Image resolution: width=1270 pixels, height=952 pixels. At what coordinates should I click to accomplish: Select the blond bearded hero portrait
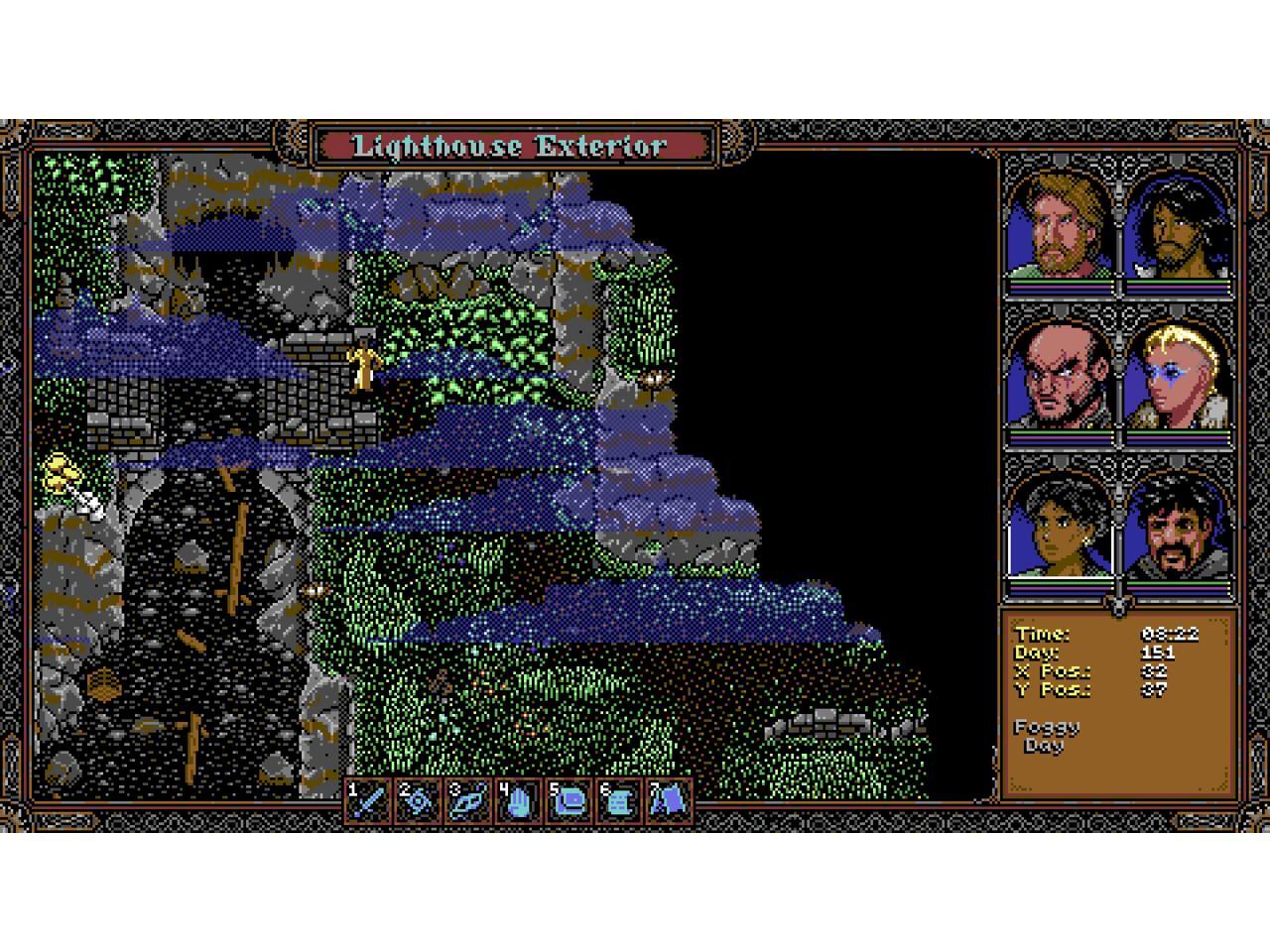pos(1059,228)
